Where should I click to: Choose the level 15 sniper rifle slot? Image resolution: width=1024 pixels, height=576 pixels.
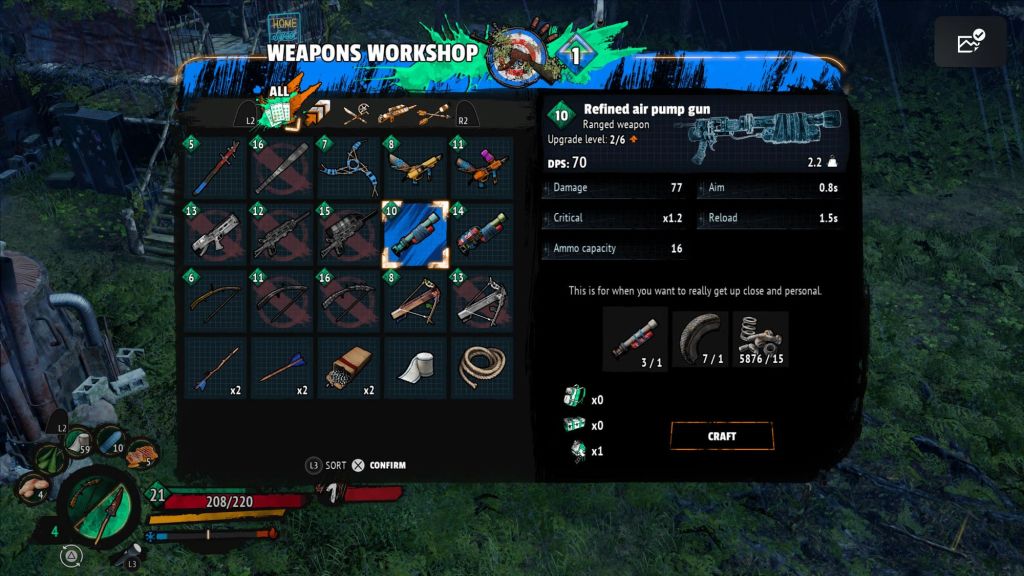point(348,234)
